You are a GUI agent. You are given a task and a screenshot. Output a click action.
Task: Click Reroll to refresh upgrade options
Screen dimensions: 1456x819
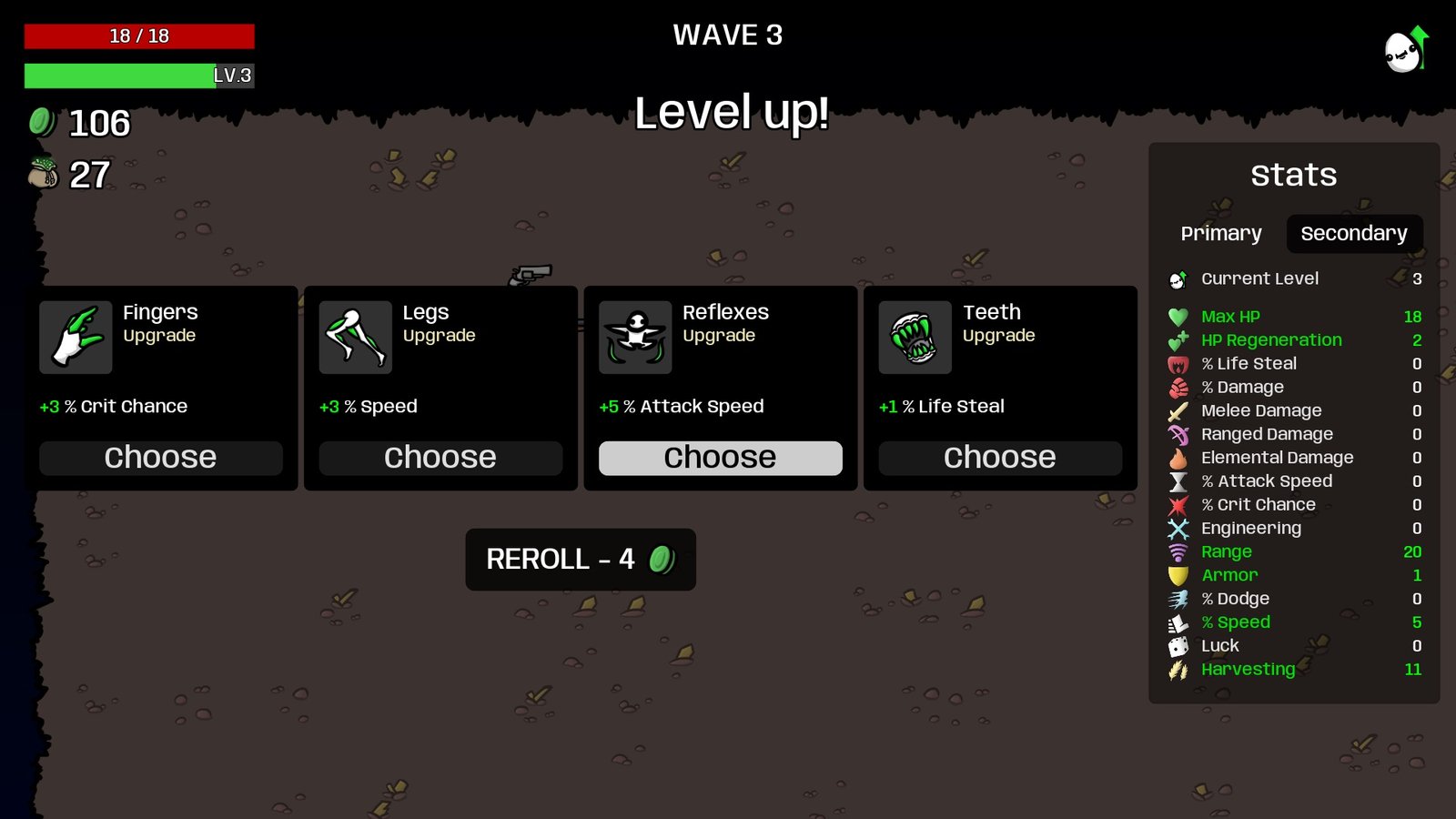(580, 560)
